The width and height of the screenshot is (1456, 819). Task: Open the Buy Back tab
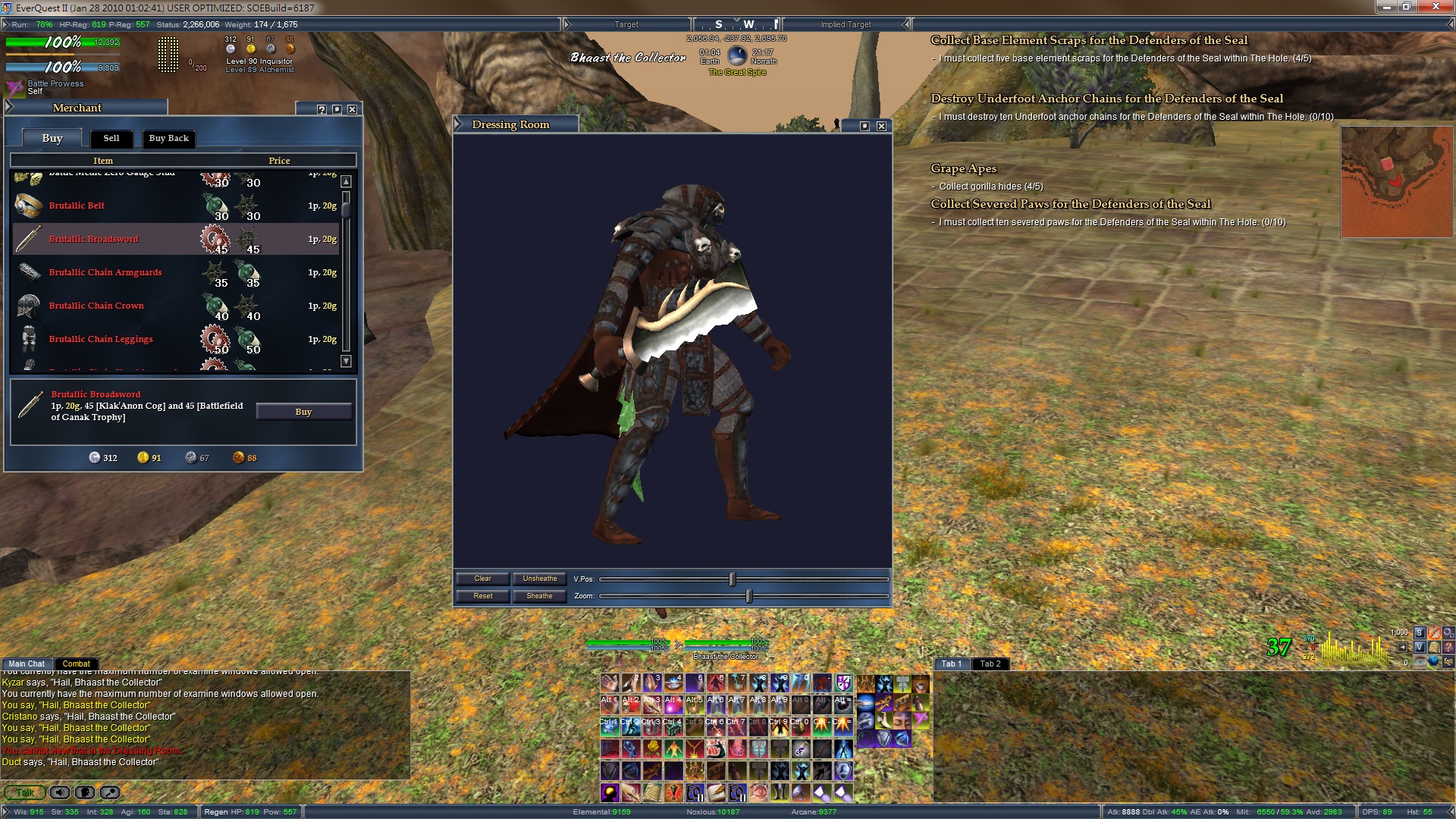(x=168, y=138)
